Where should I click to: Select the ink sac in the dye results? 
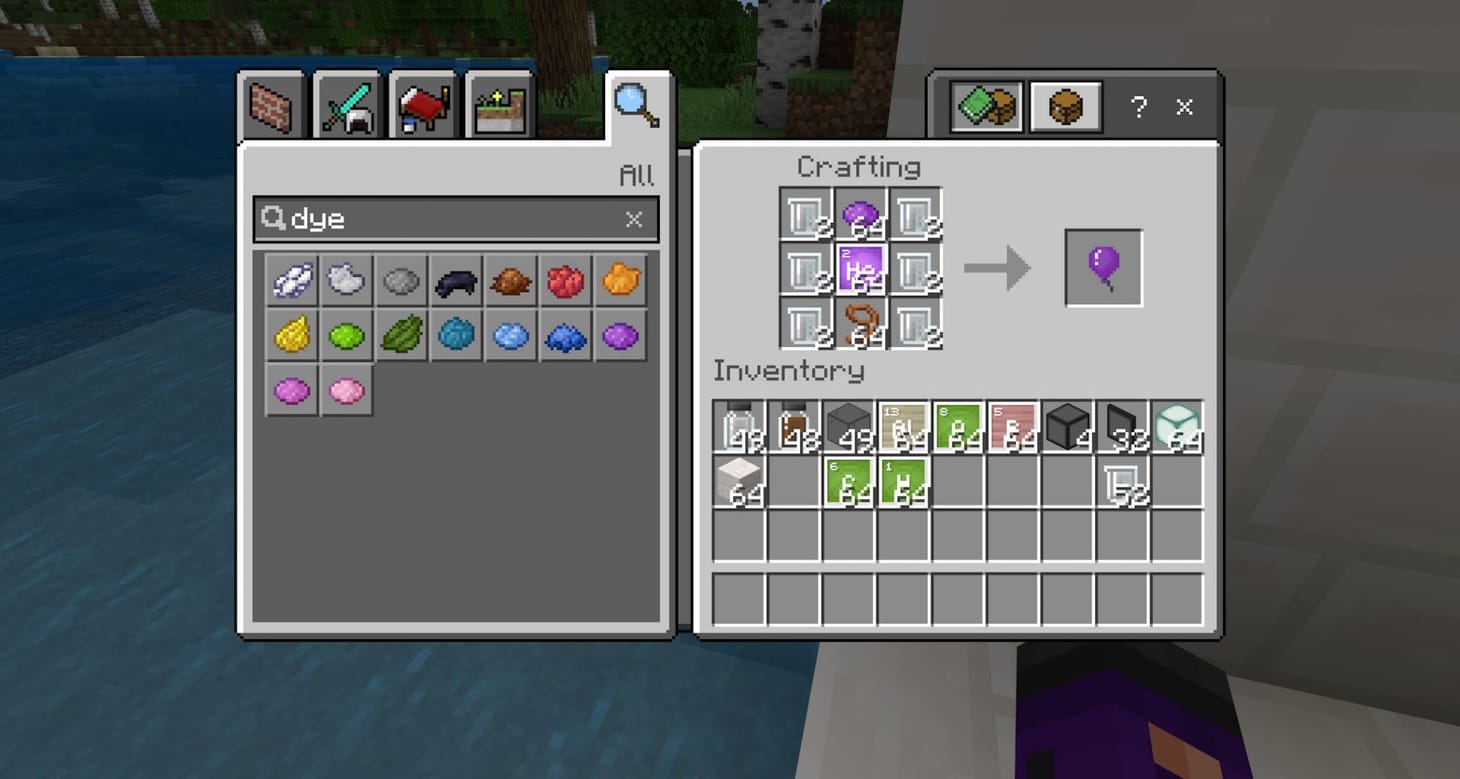455,280
